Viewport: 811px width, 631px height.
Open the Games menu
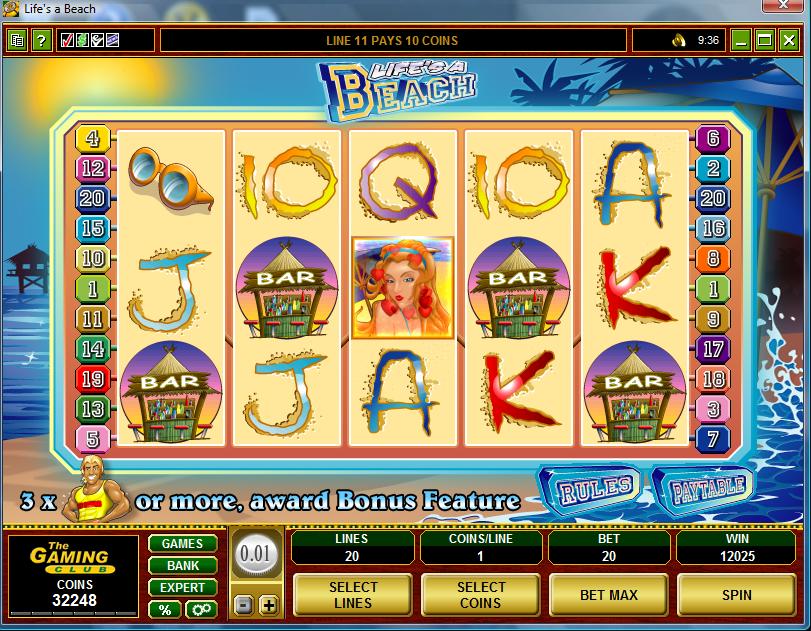click(x=182, y=544)
